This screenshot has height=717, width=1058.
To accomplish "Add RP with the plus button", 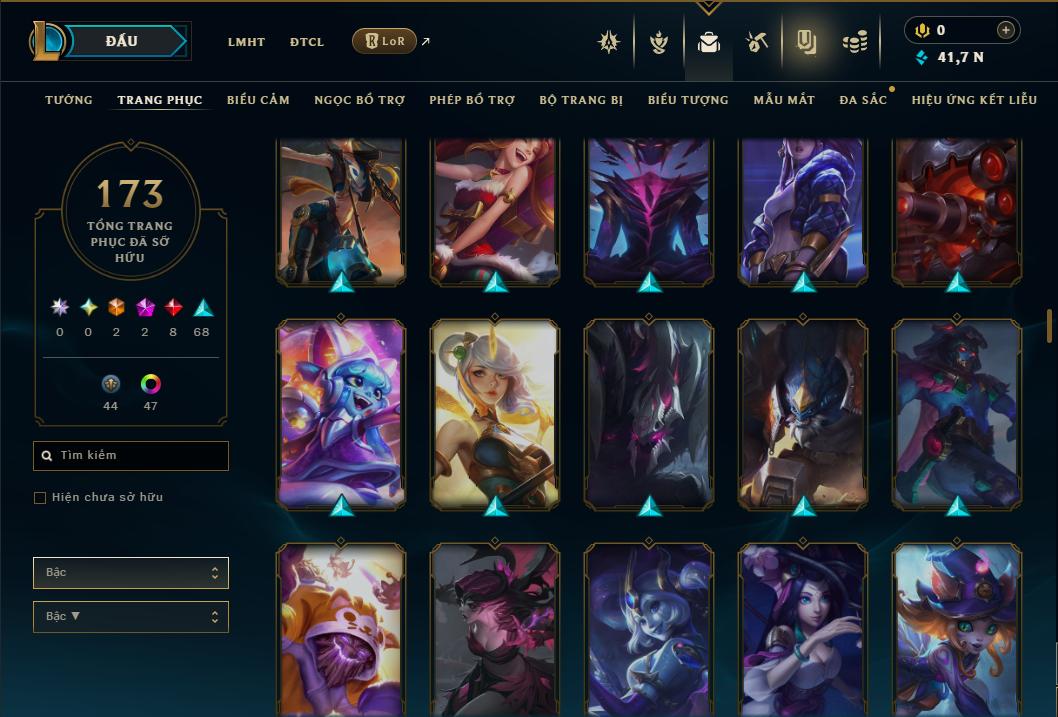I will tap(1006, 30).
